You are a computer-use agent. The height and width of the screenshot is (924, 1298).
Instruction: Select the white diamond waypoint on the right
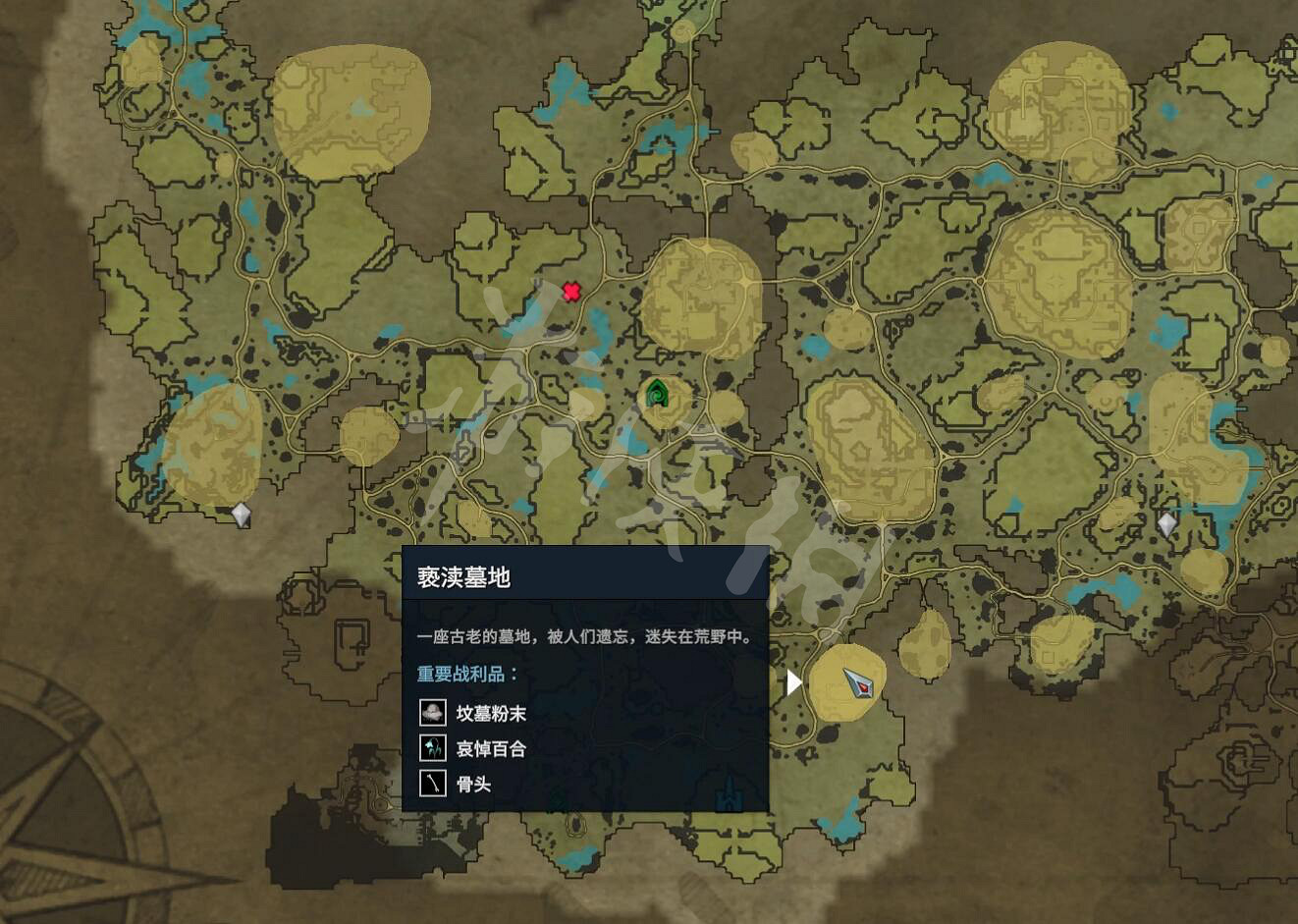pyautogui.click(x=1166, y=522)
